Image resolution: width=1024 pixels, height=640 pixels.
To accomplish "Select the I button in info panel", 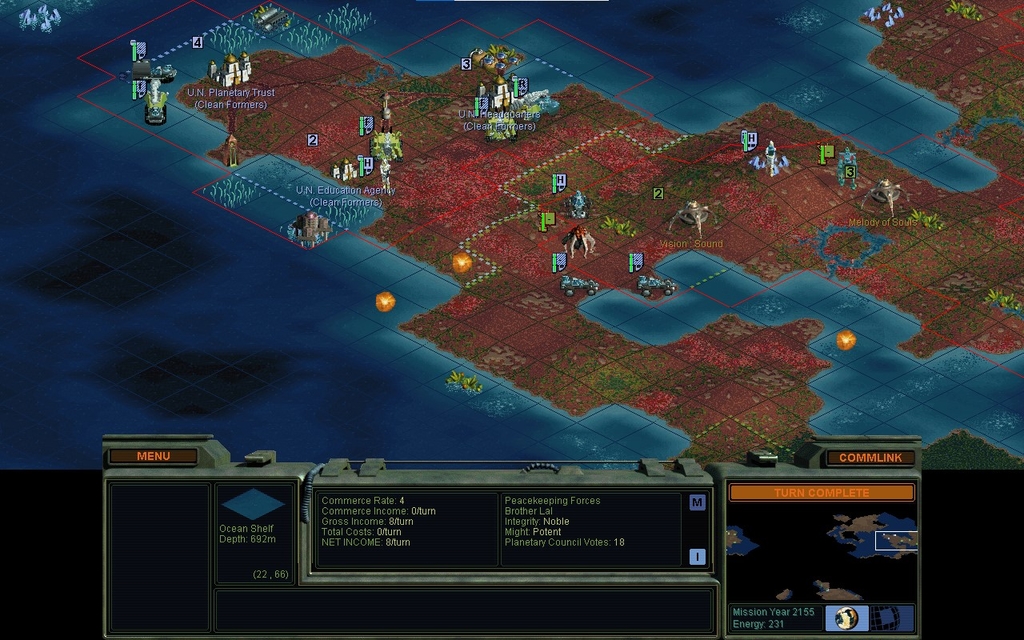I will tap(697, 556).
